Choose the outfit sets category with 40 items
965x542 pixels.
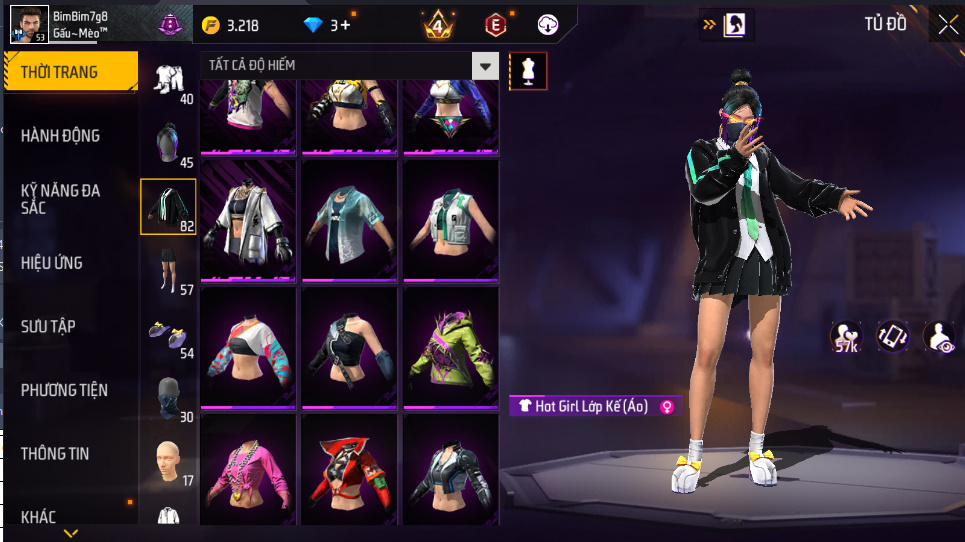[x=168, y=80]
